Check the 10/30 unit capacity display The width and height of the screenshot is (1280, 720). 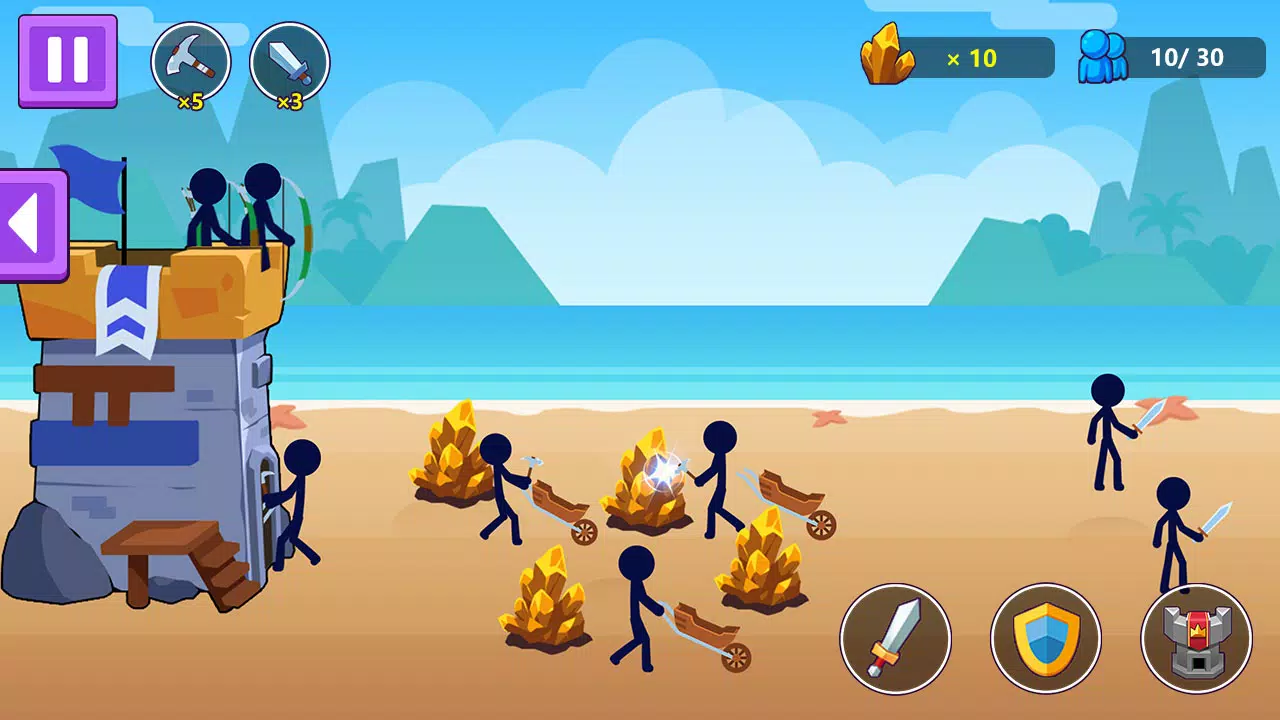[1190, 57]
